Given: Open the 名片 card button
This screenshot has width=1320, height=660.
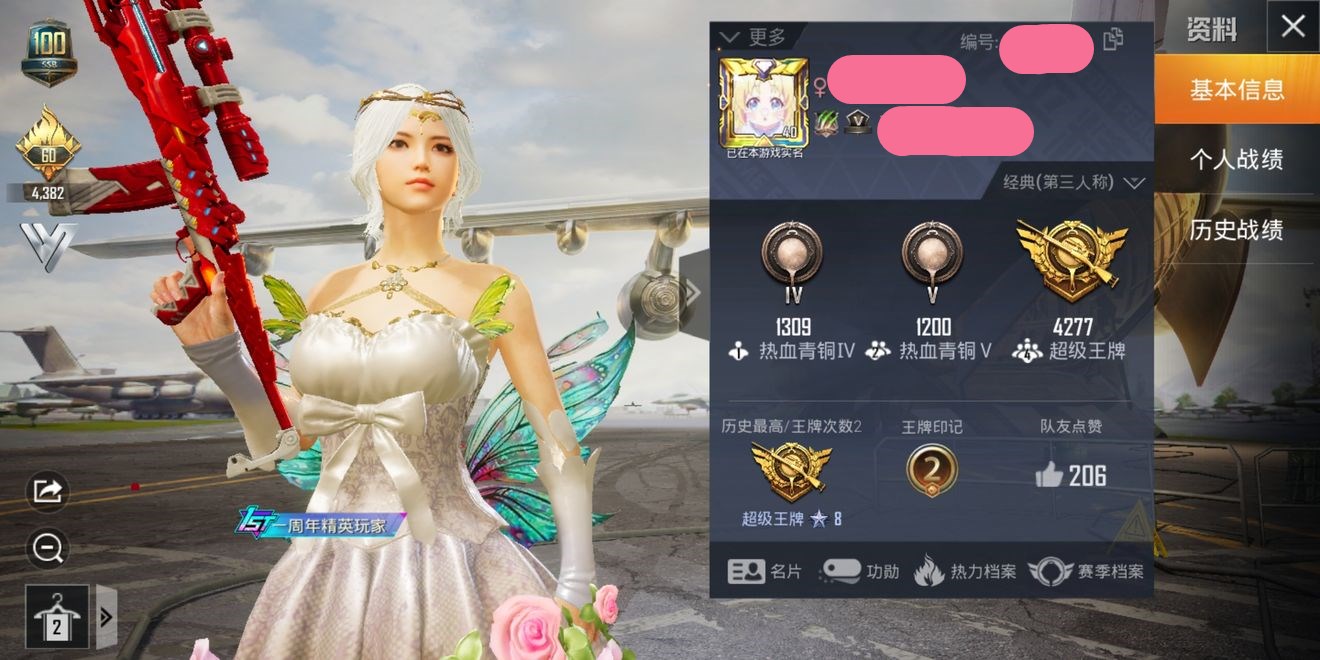Looking at the screenshot, I should (765, 572).
